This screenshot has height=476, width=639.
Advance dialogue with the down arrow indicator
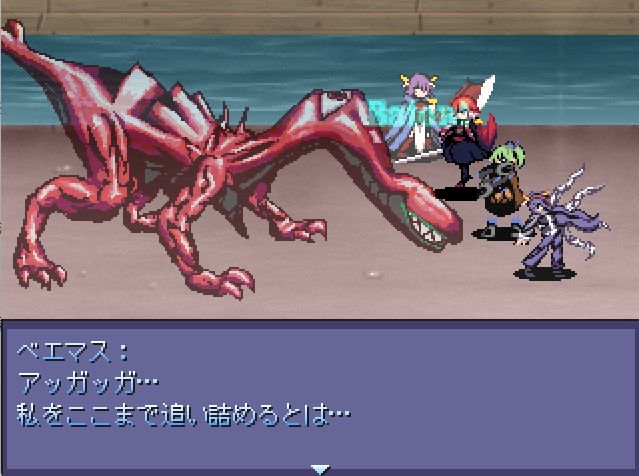pos(319,468)
